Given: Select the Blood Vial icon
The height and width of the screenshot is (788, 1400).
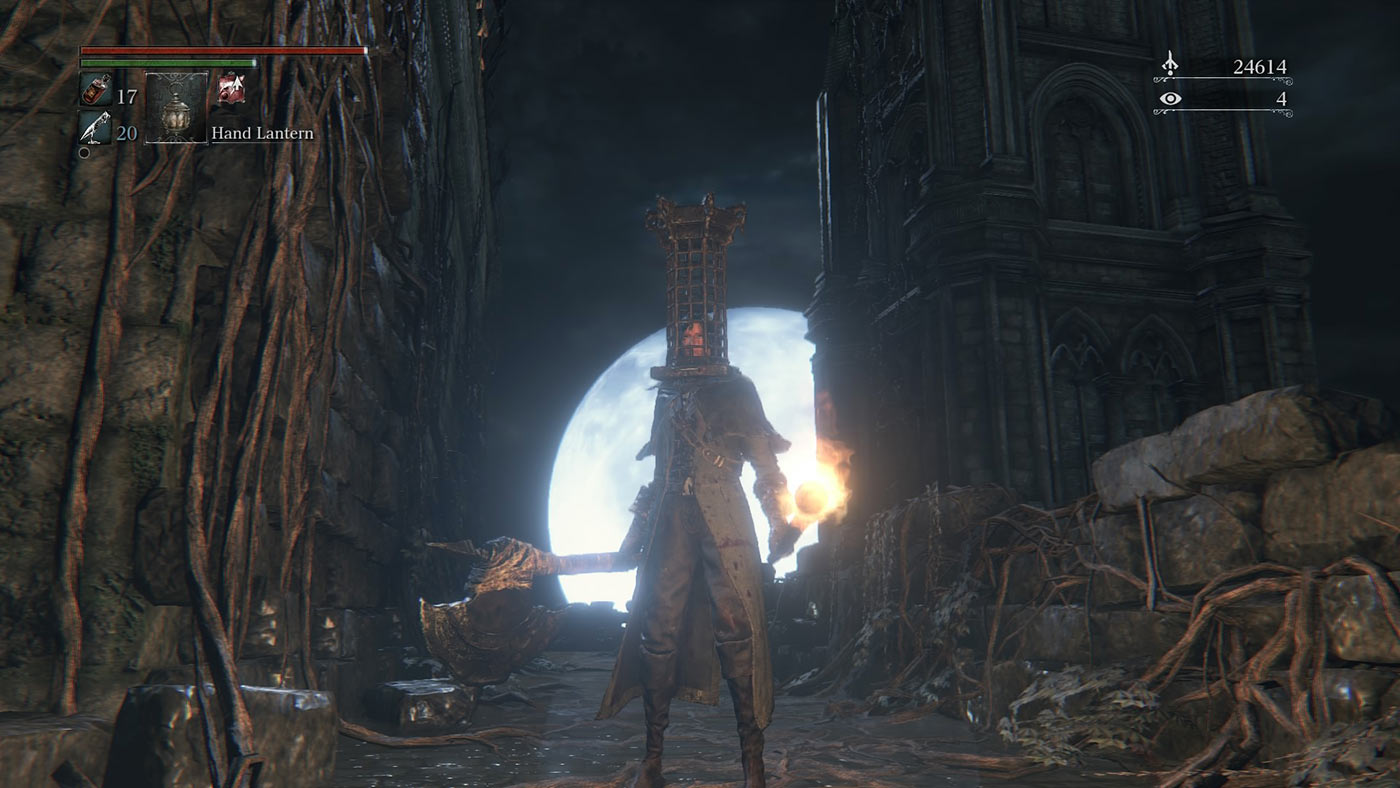Looking at the screenshot, I should pyautogui.click(x=95, y=90).
